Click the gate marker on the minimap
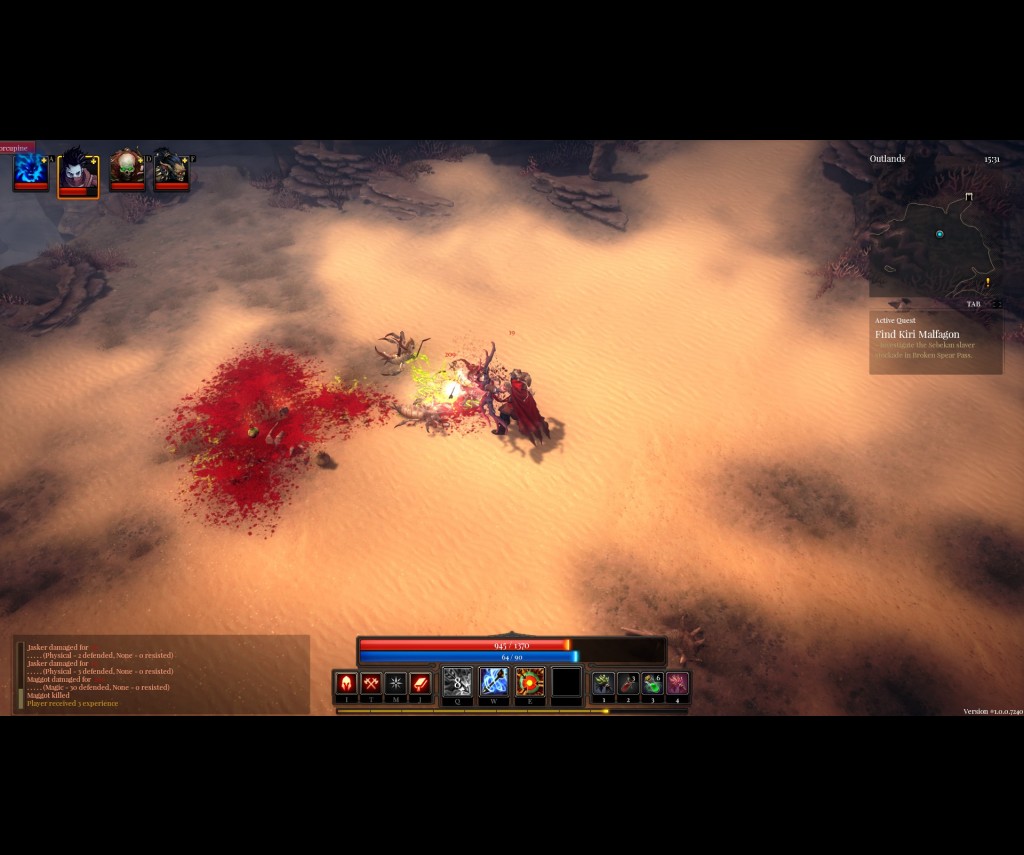This screenshot has height=855, width=1024. pyautogui.click(x=968, y=197)
